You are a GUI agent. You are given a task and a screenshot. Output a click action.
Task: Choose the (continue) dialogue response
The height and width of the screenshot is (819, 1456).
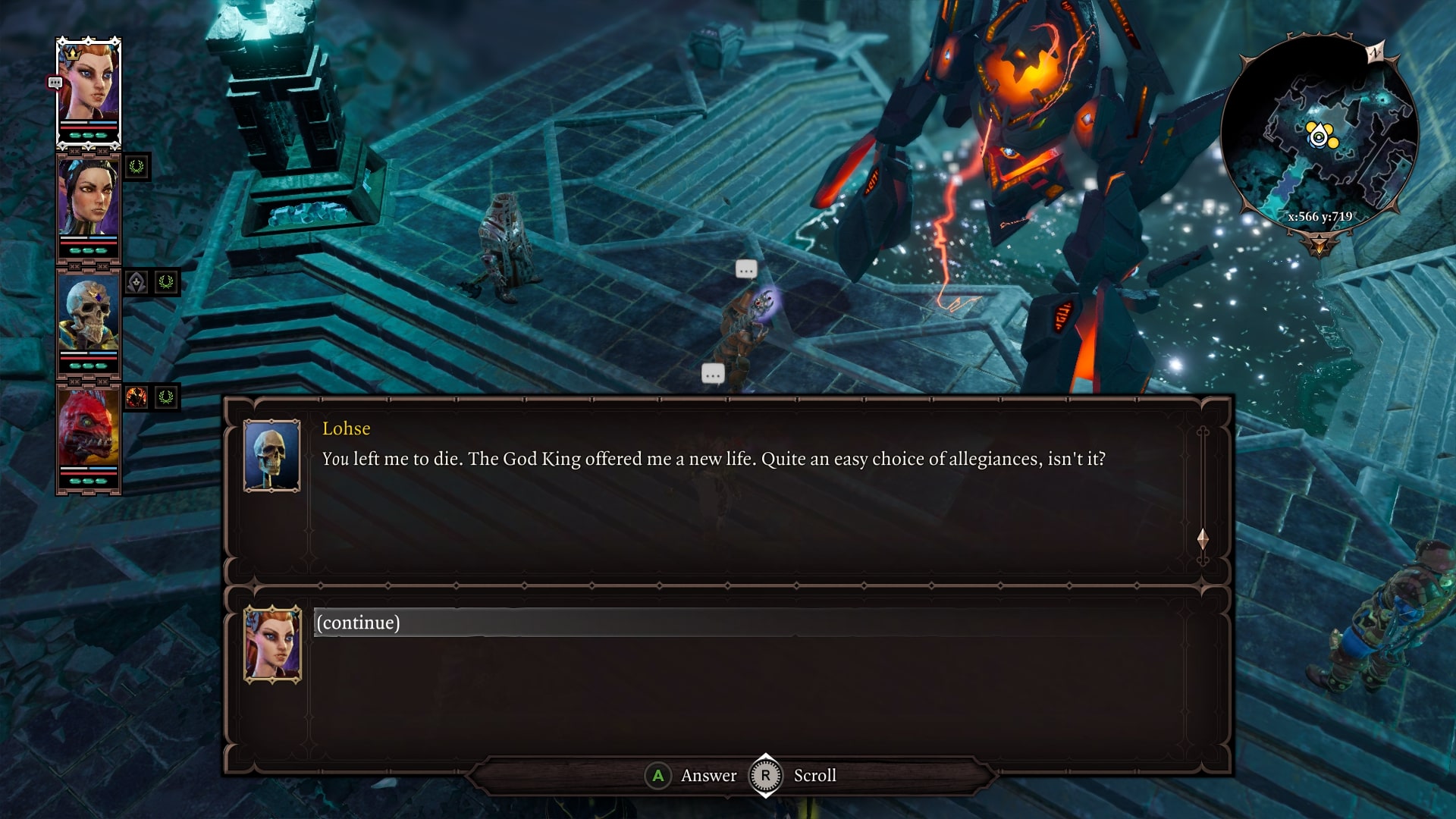pos(357,621)
